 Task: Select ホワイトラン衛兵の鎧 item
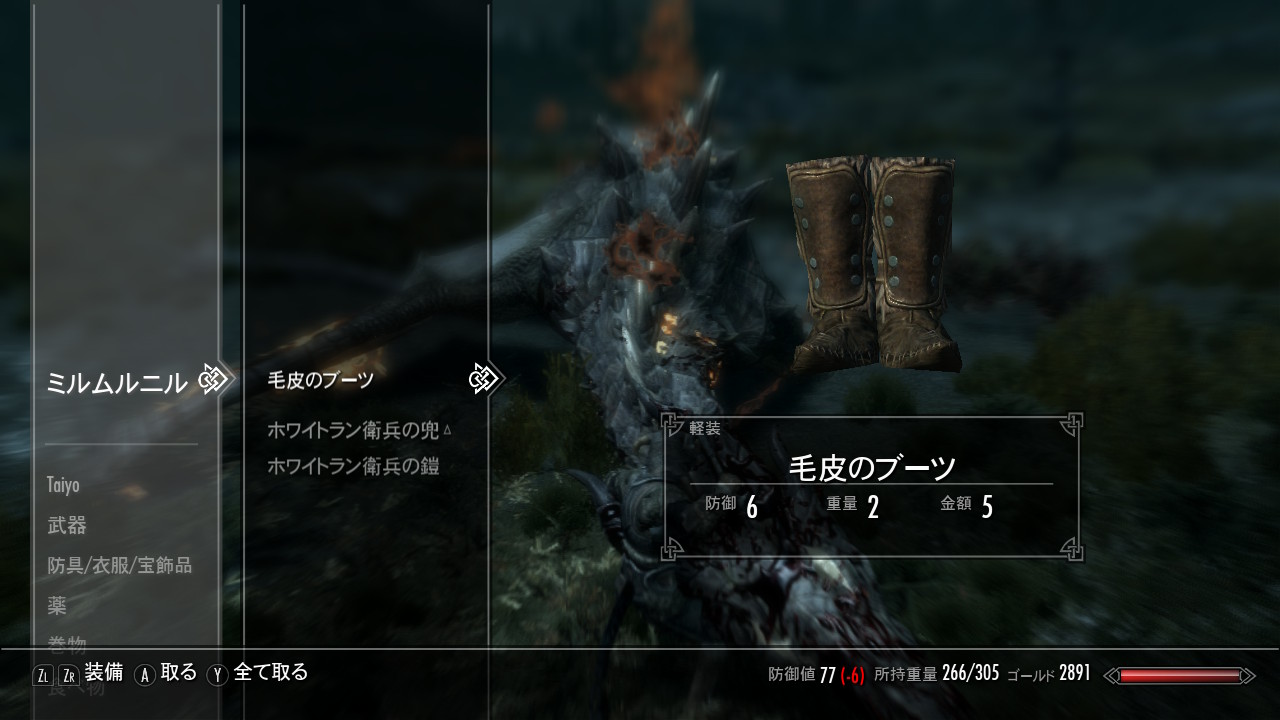click(353, 466)
